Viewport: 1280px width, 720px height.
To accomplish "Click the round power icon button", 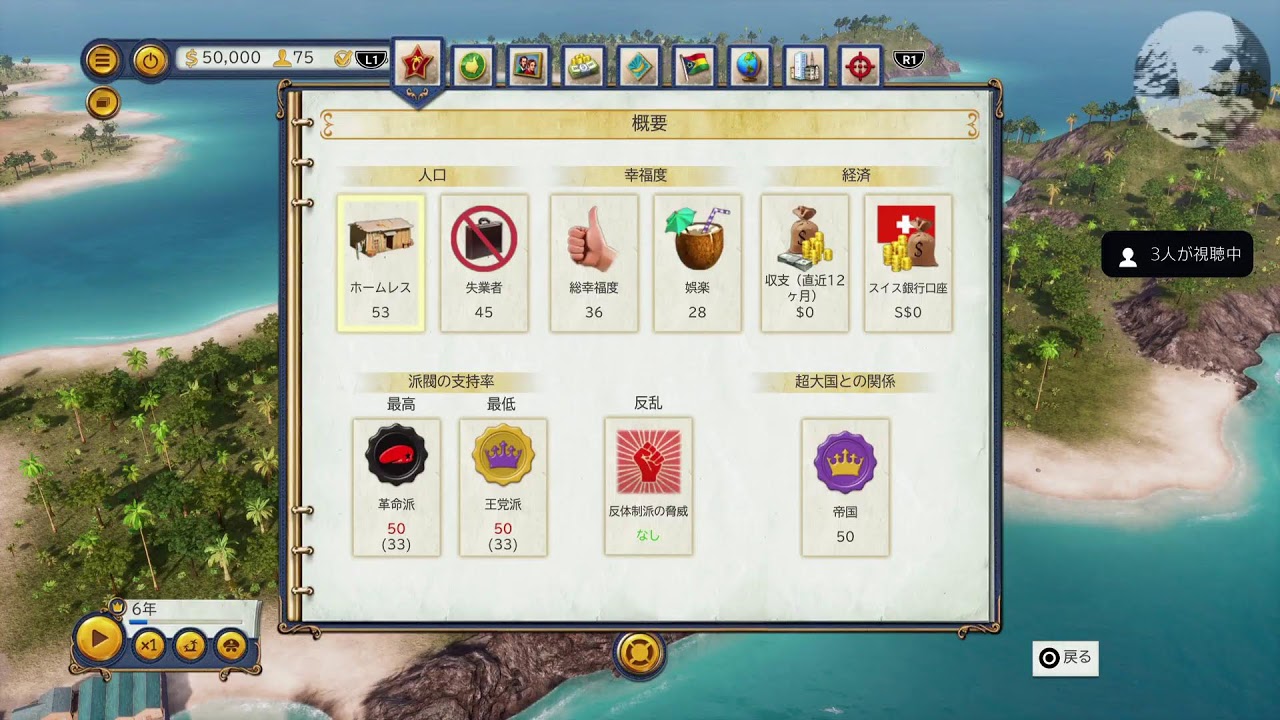I will 150,60.
